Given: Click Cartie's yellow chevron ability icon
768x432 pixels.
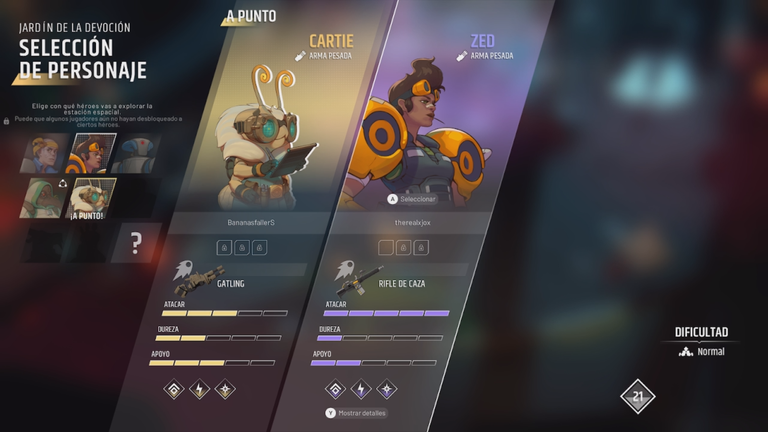Looking at the screenshot, I should (172, 390).
